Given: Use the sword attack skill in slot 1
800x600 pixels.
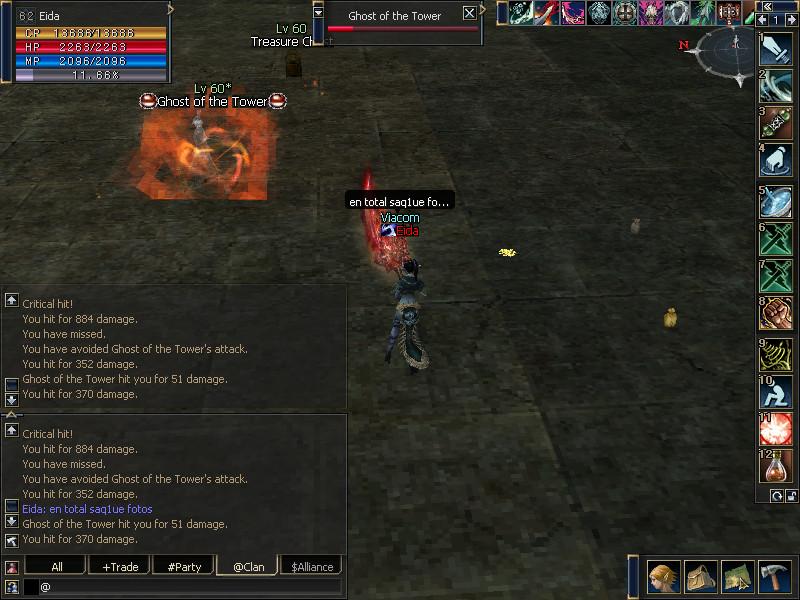Looking at the screenshot, I should (x=776, y=49).
